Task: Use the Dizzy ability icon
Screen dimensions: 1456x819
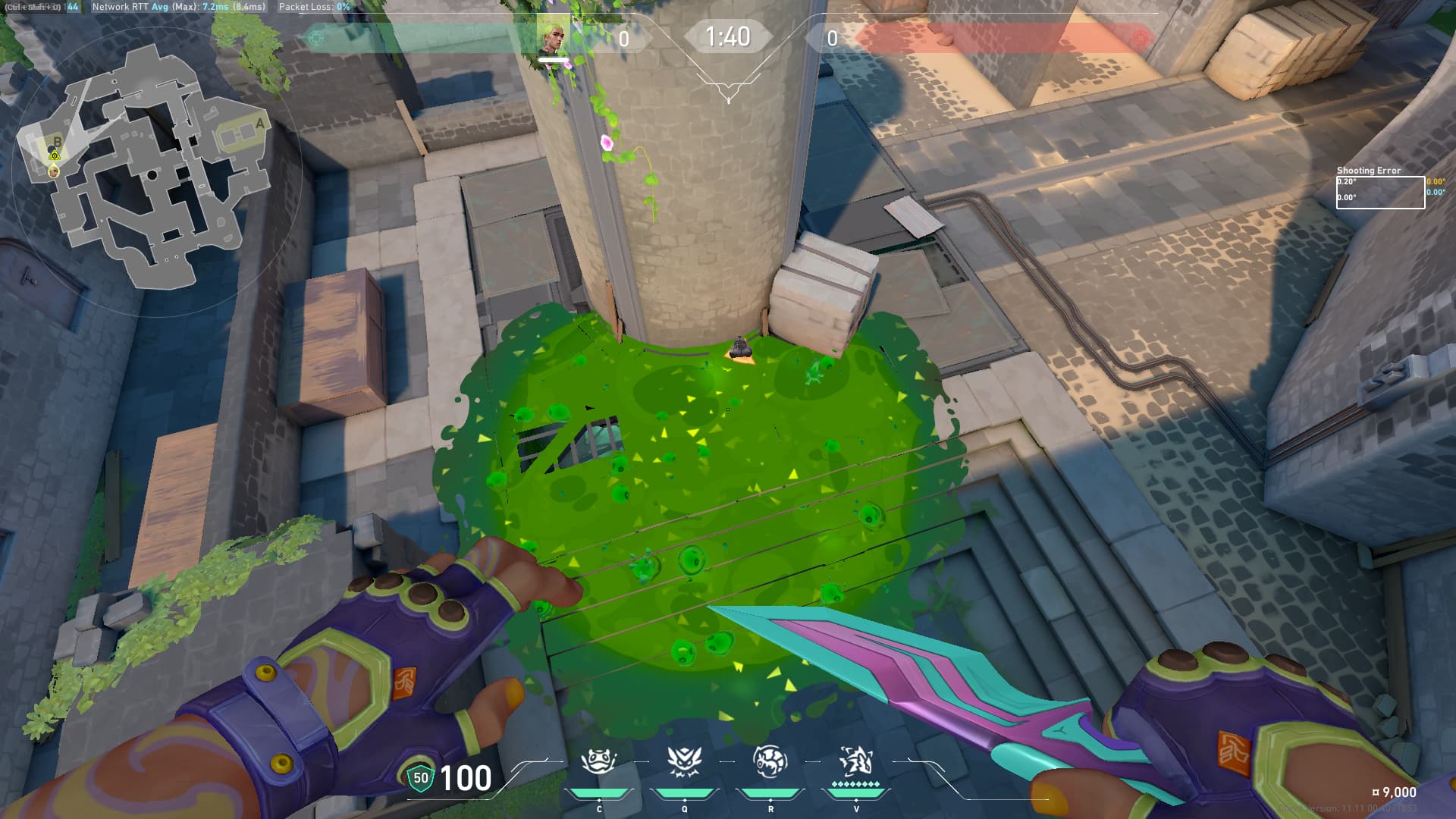Action: [x=770, y=762]
